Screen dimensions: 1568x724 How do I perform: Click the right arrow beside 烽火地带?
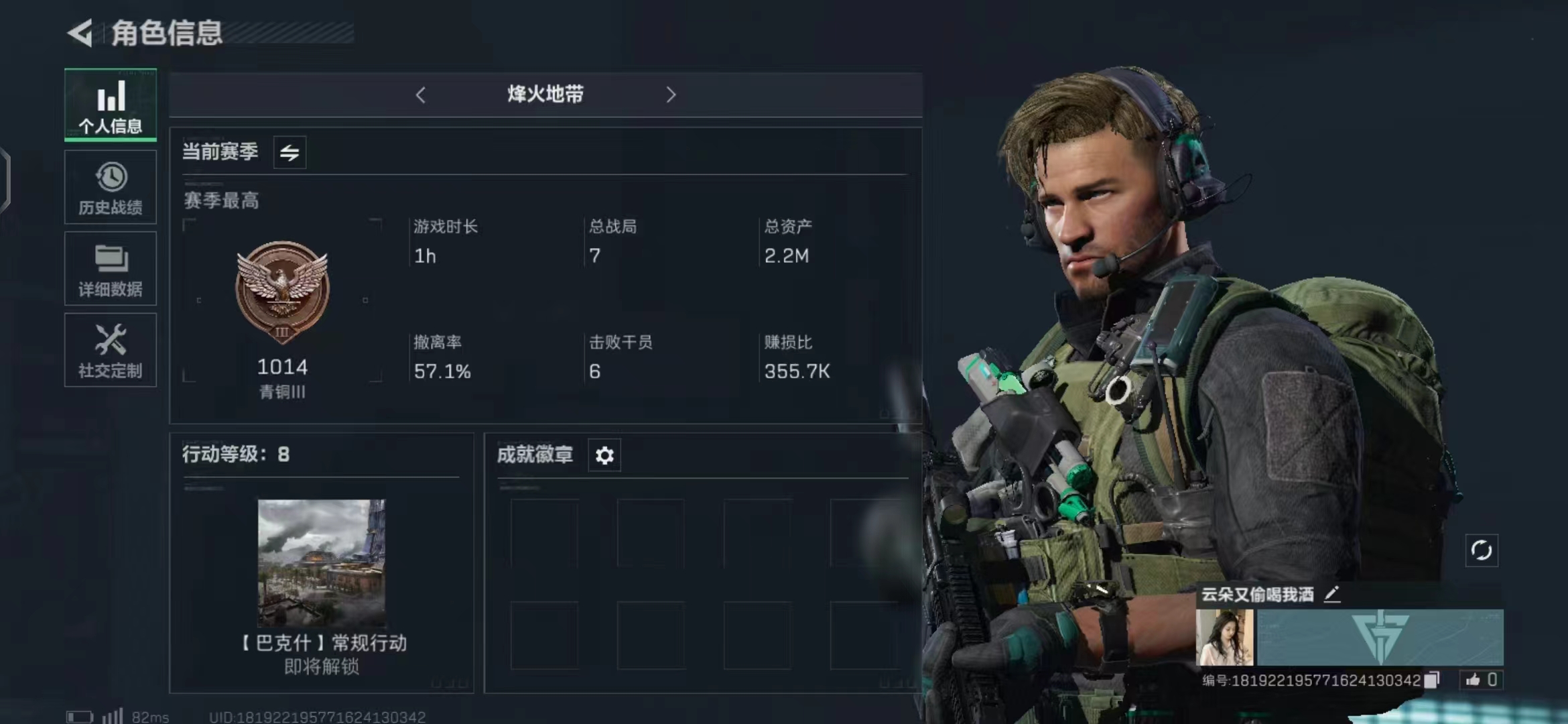[671, 95]
